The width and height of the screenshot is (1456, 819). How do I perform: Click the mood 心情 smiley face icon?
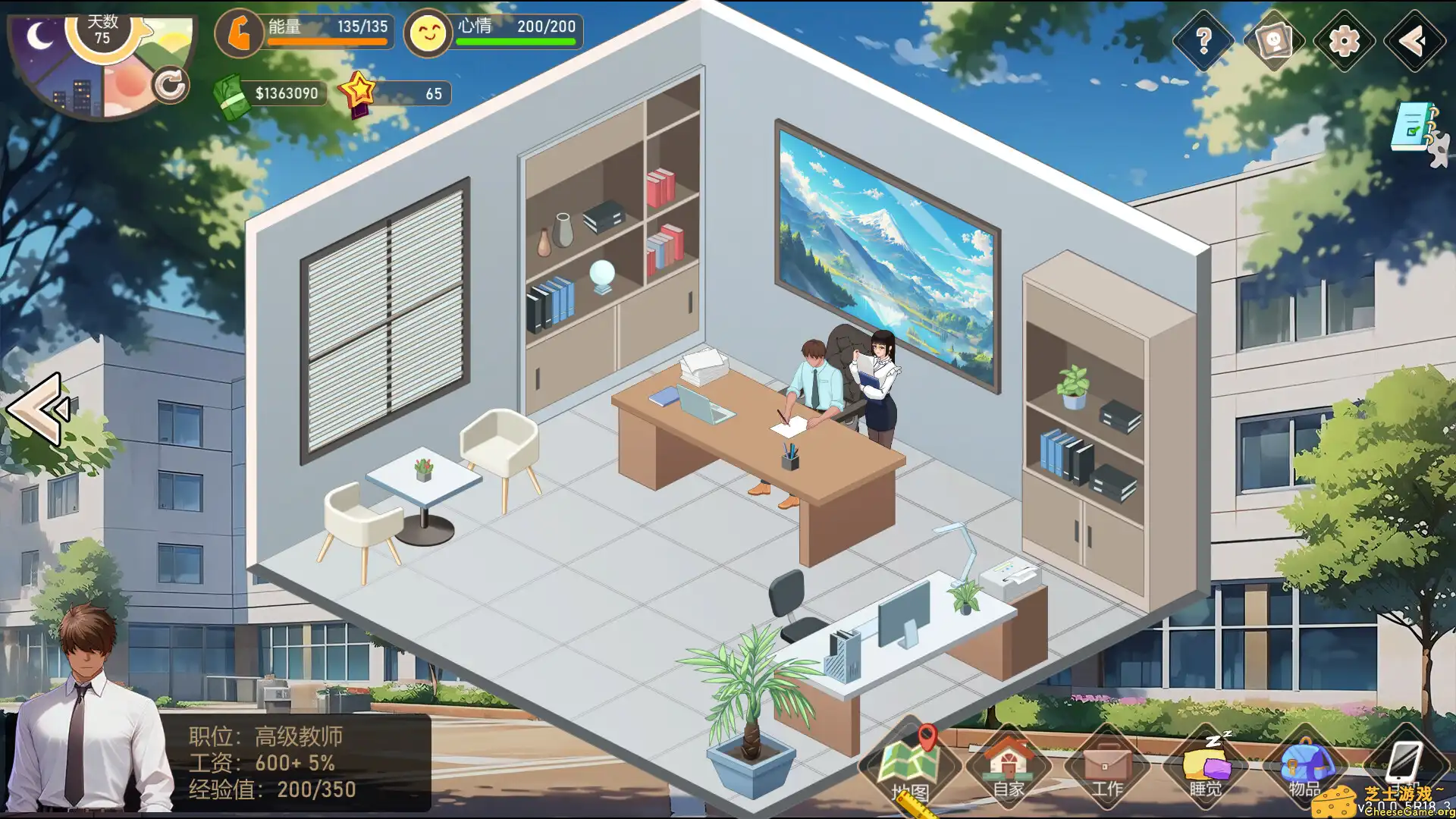(x=428, y=33)
